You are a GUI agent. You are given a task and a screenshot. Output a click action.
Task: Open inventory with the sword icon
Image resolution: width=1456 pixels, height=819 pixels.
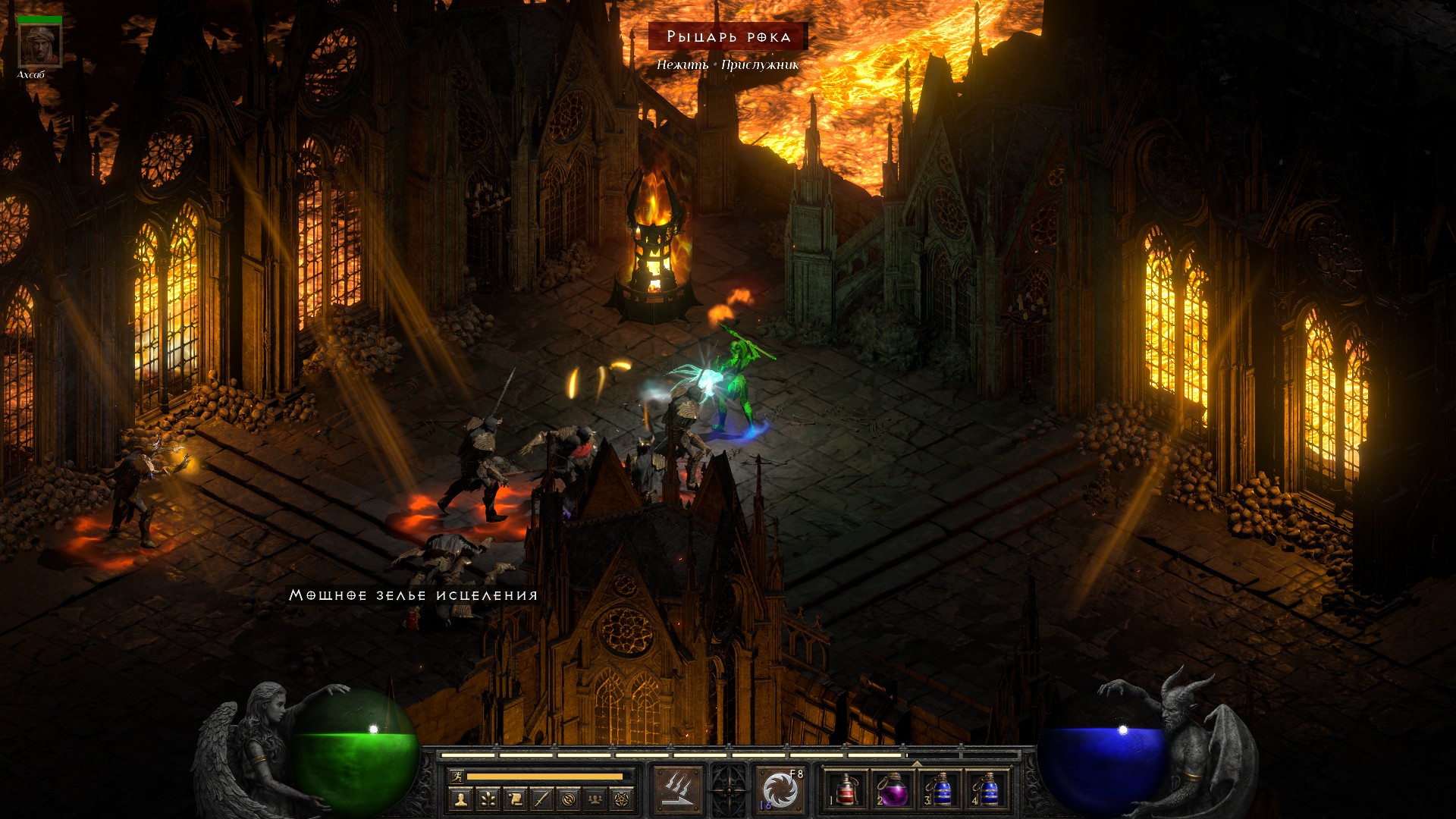click(541, 798)
